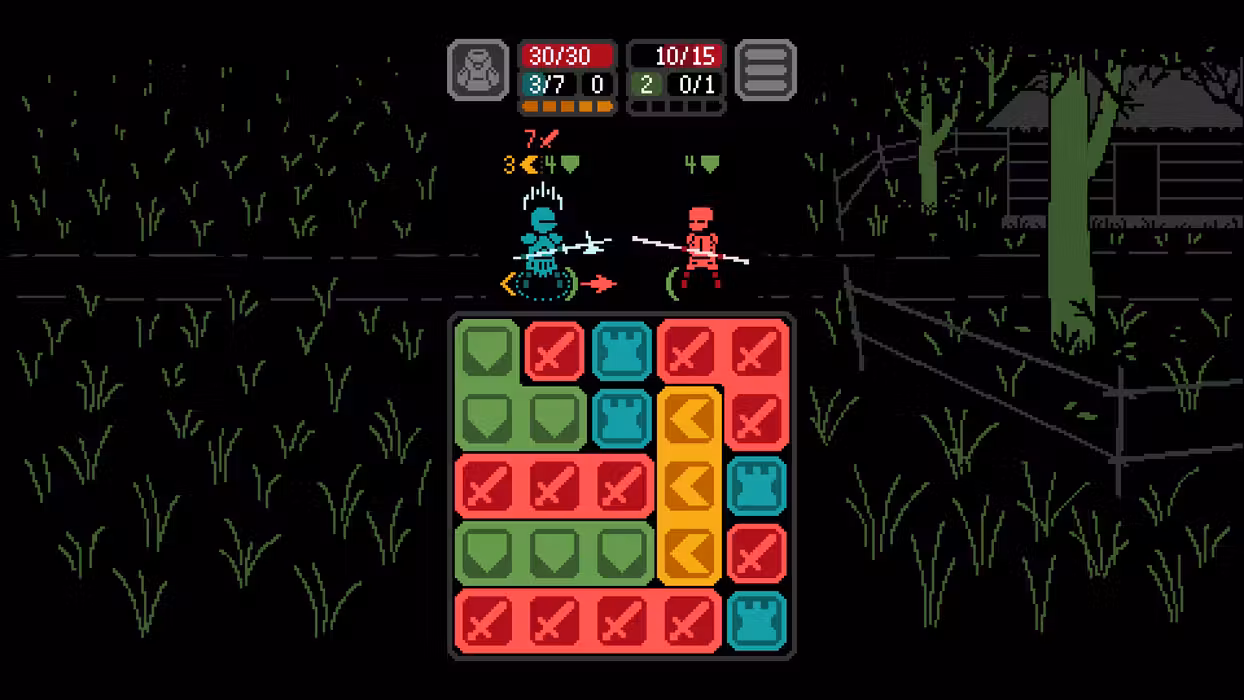Select the L-shaped red three-sword block

point(756,352)
